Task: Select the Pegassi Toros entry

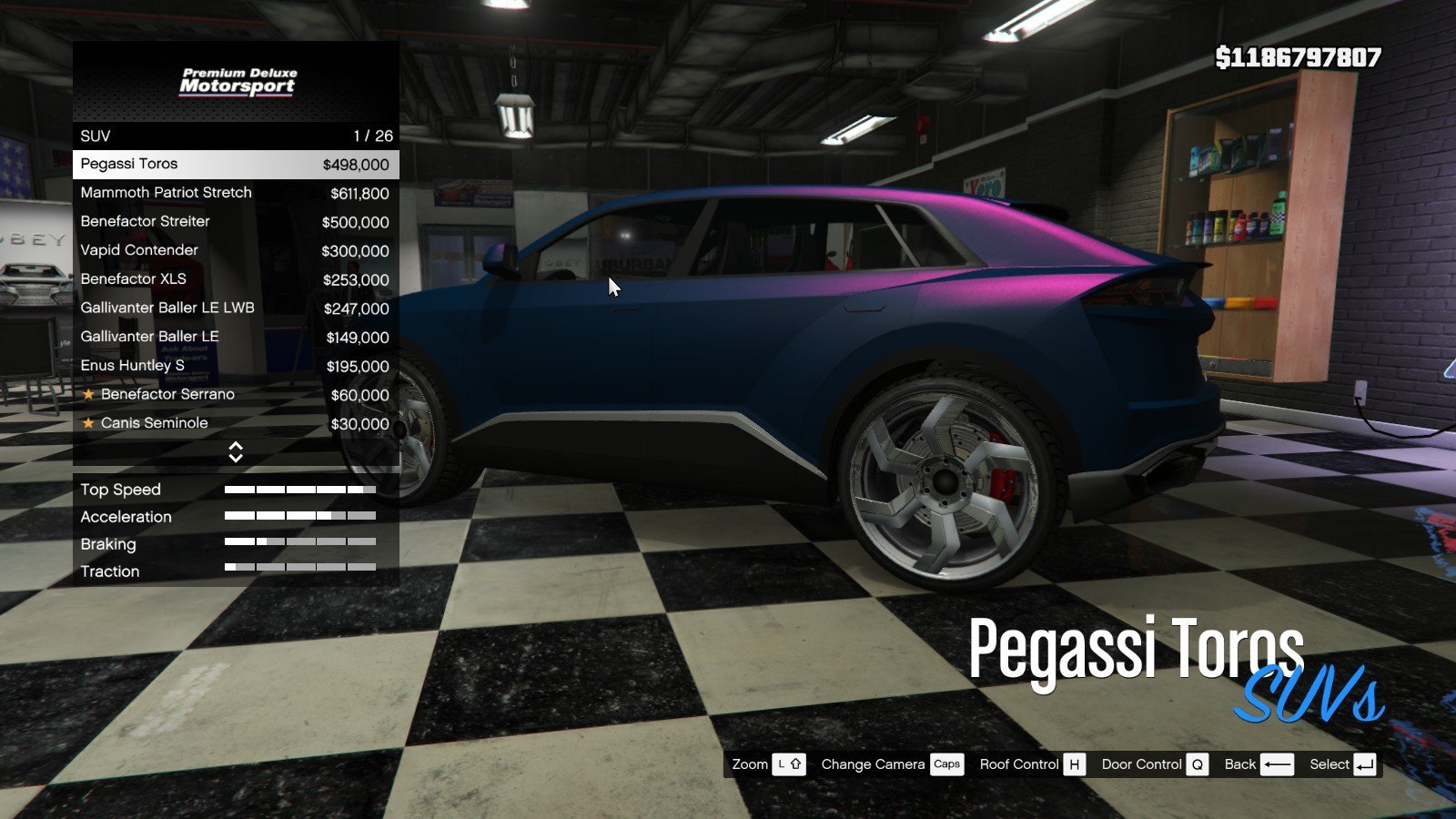Action: coord(235,165)
